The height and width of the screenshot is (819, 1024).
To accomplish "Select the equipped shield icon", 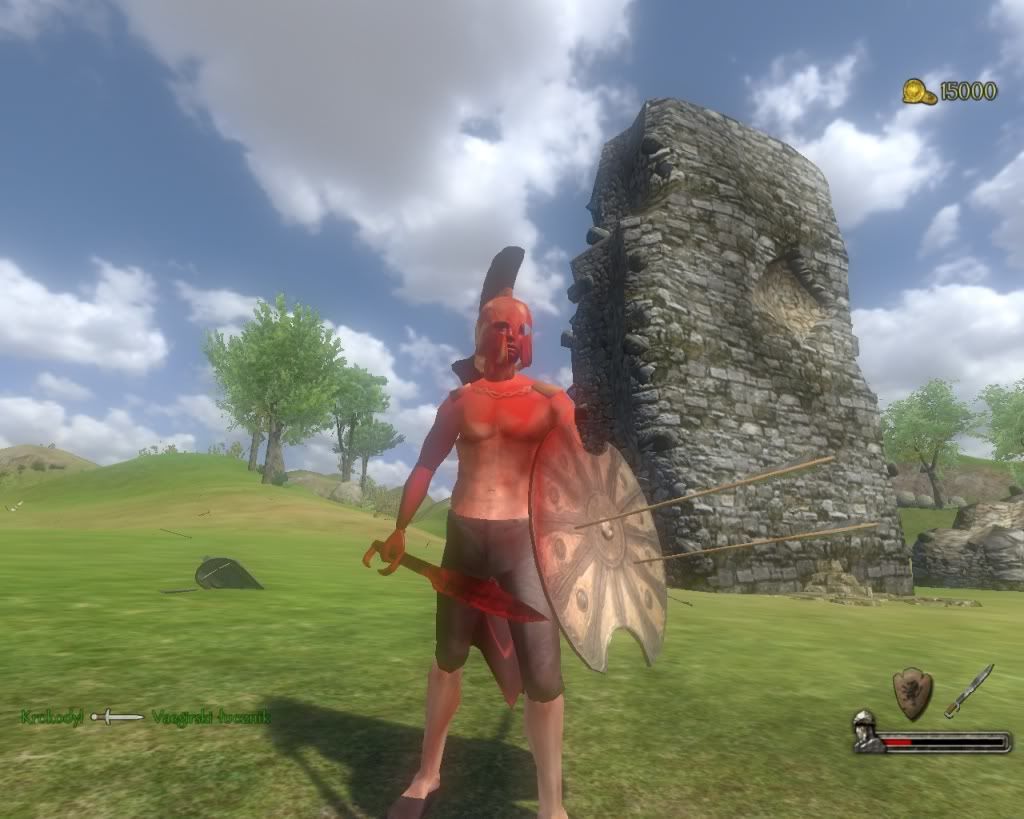I will click(912, 693).
